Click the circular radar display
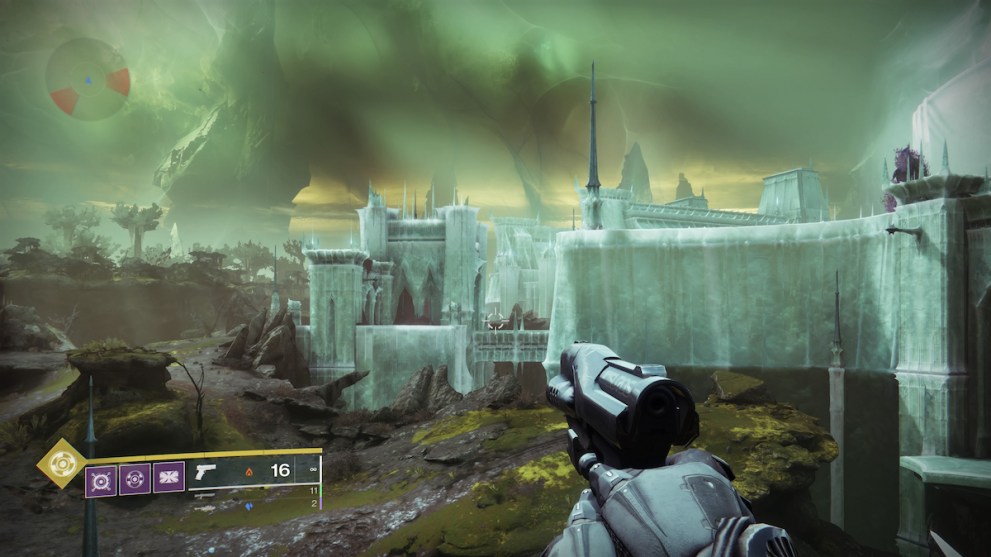 (x=88, y=80)
